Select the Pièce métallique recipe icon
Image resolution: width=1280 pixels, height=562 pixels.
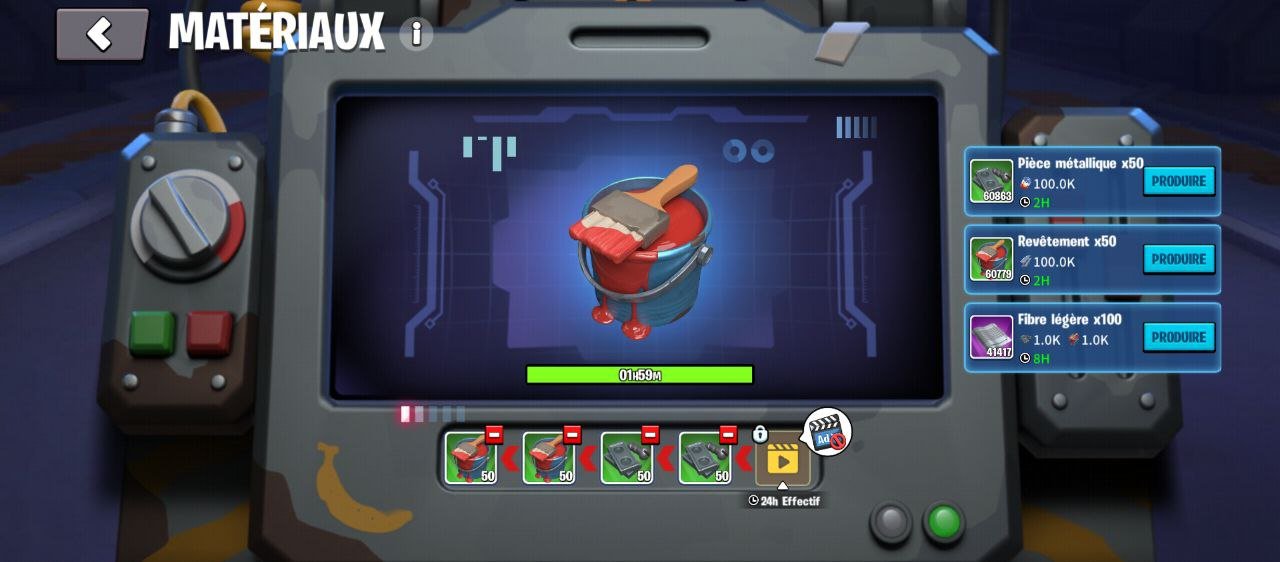[991, 181]
